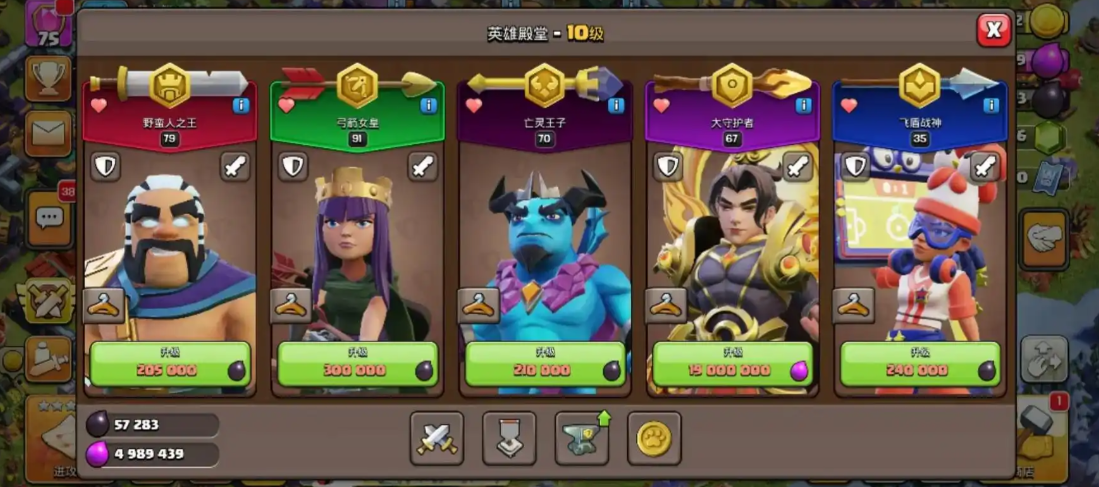Upgrade Minion Prince for 210 000 dark elixir
Screen dimensions: 1099x487
[x=544, y=365]
